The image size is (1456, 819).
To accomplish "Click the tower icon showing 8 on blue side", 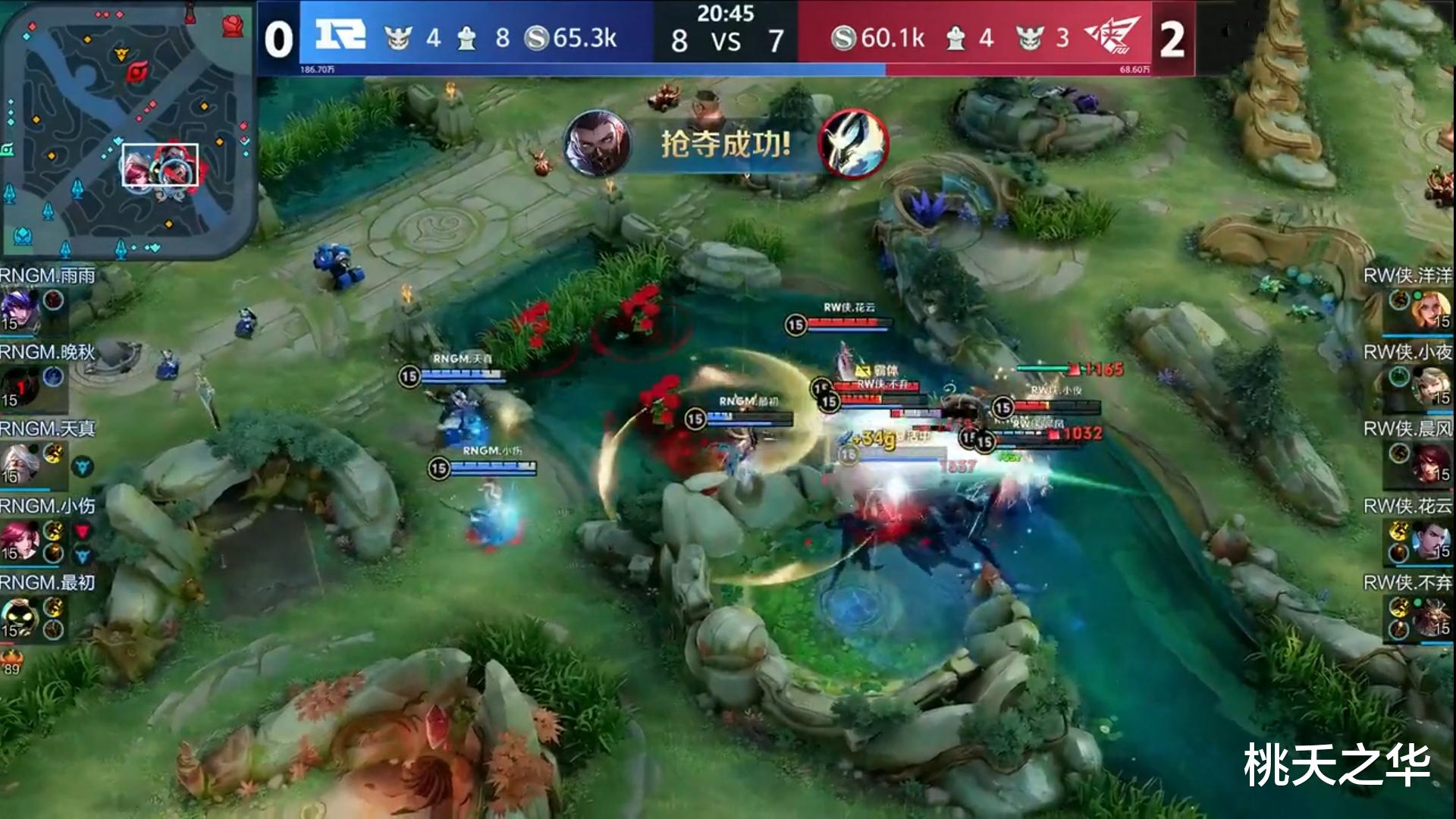I will click(x=466, y=36).
